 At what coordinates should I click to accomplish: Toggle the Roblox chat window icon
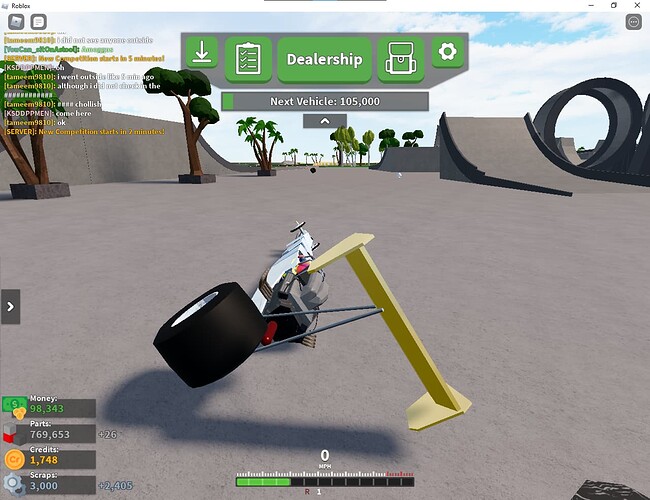point(38,22)
